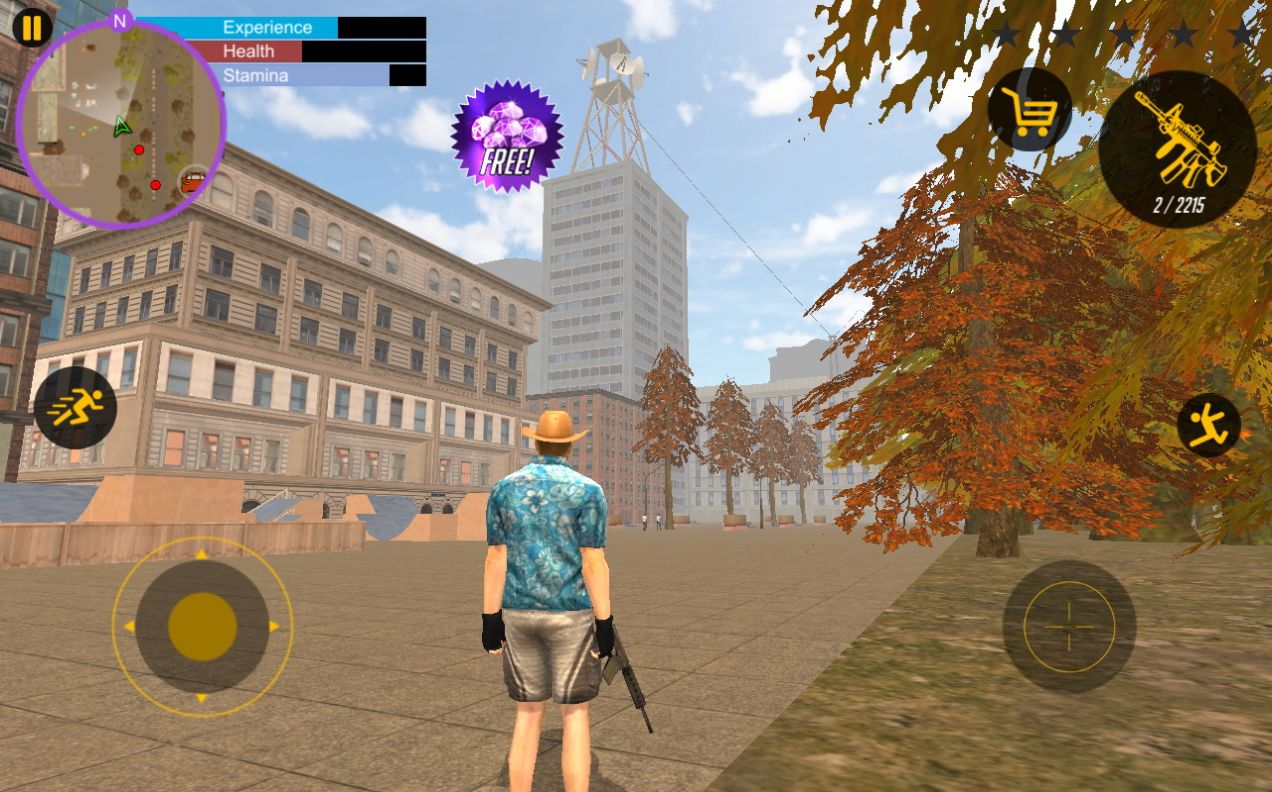
Task: Pause the game with the yellow pause button
Action: click(x=32, y=28)
